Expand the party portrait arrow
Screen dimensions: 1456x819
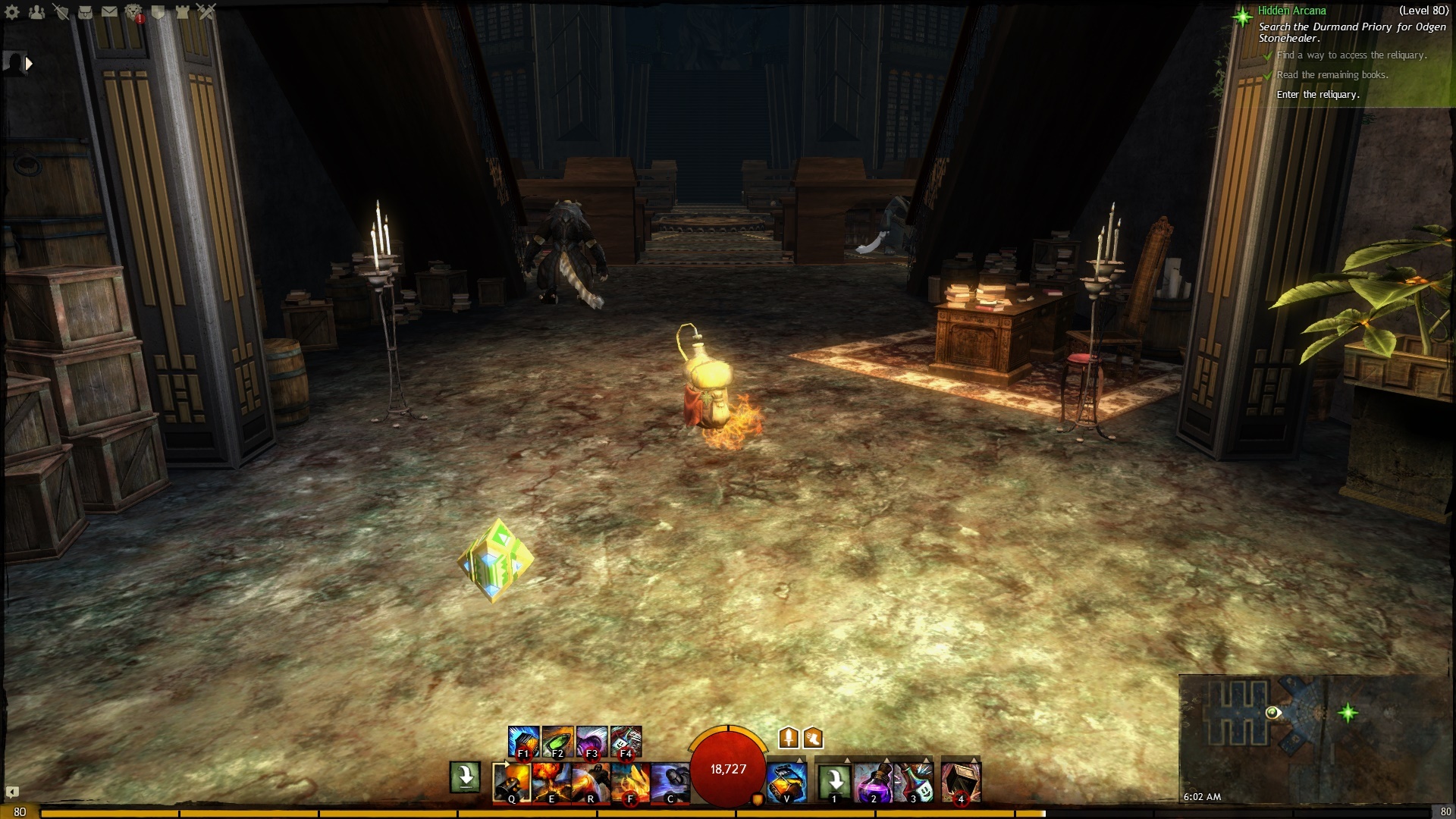pos(29,64)
